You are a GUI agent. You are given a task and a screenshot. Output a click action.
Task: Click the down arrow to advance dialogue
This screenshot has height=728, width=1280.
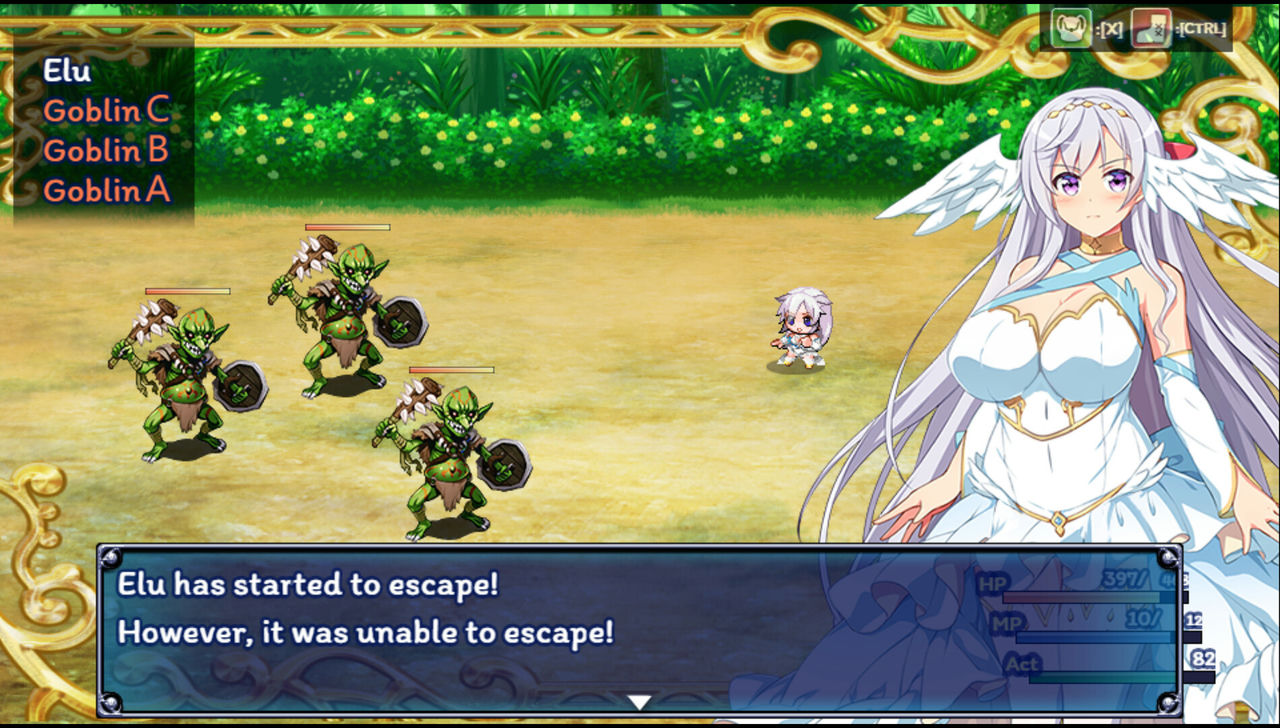(x=637, y=702)
